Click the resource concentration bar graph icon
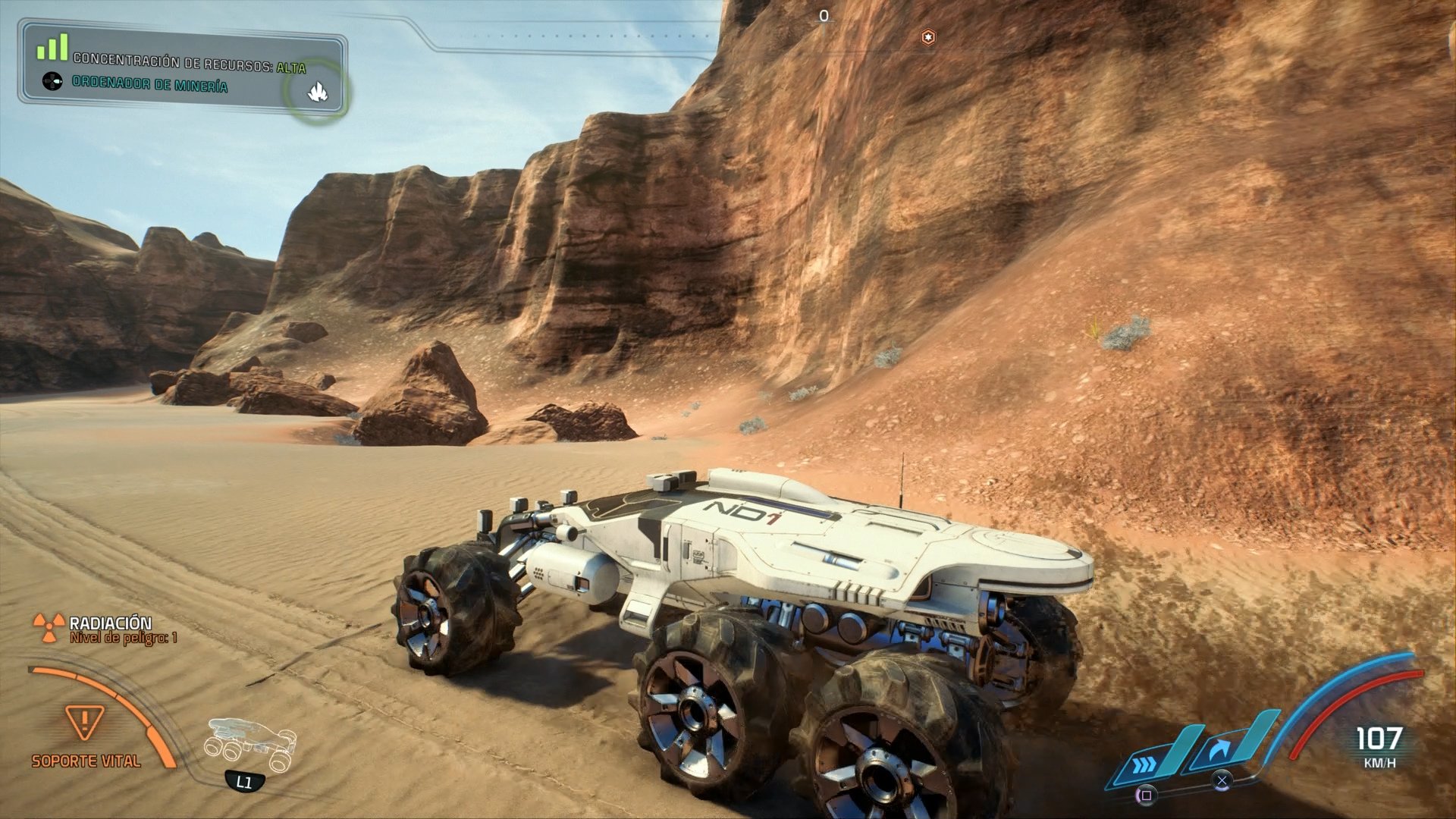The image size is (1456, 819). 51,47
